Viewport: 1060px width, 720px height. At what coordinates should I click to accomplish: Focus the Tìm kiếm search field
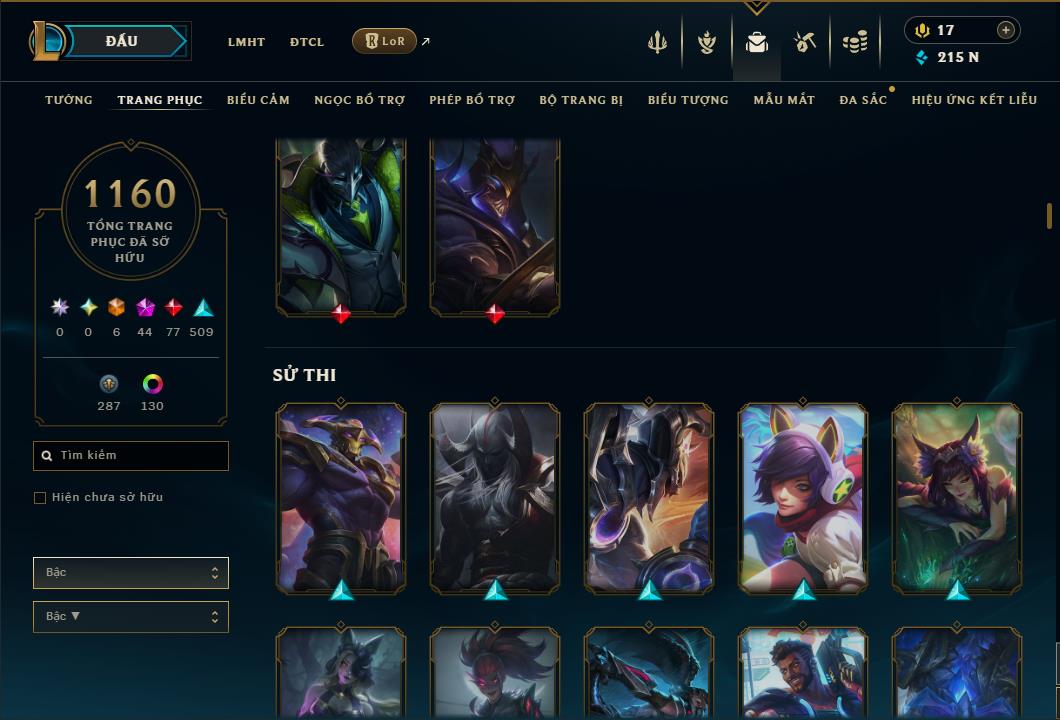(x=131, y=456)
